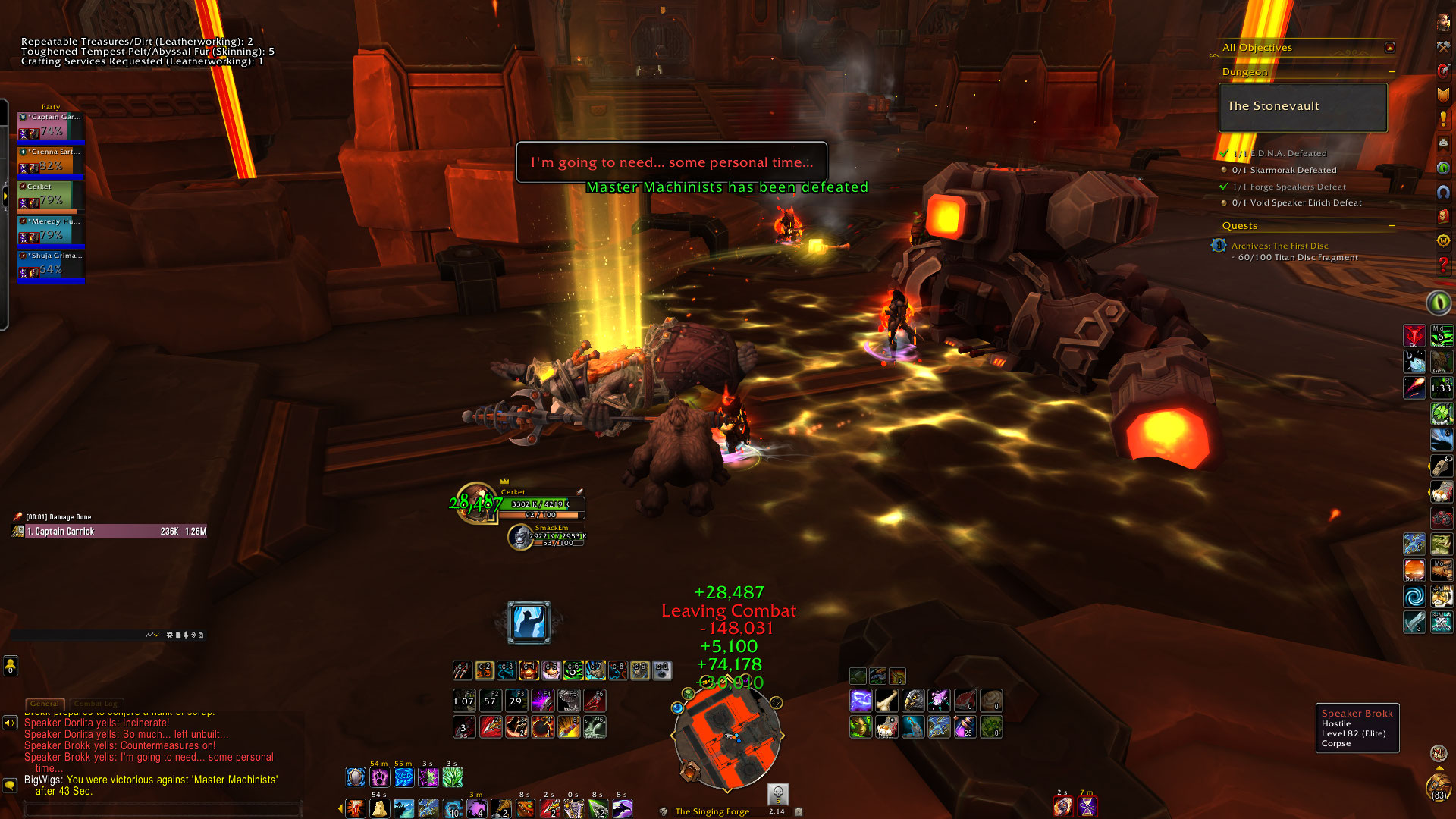The image size is (1456, 819).
Task: Switch to the Combat Log tab
Action: [x=96, y=704]
